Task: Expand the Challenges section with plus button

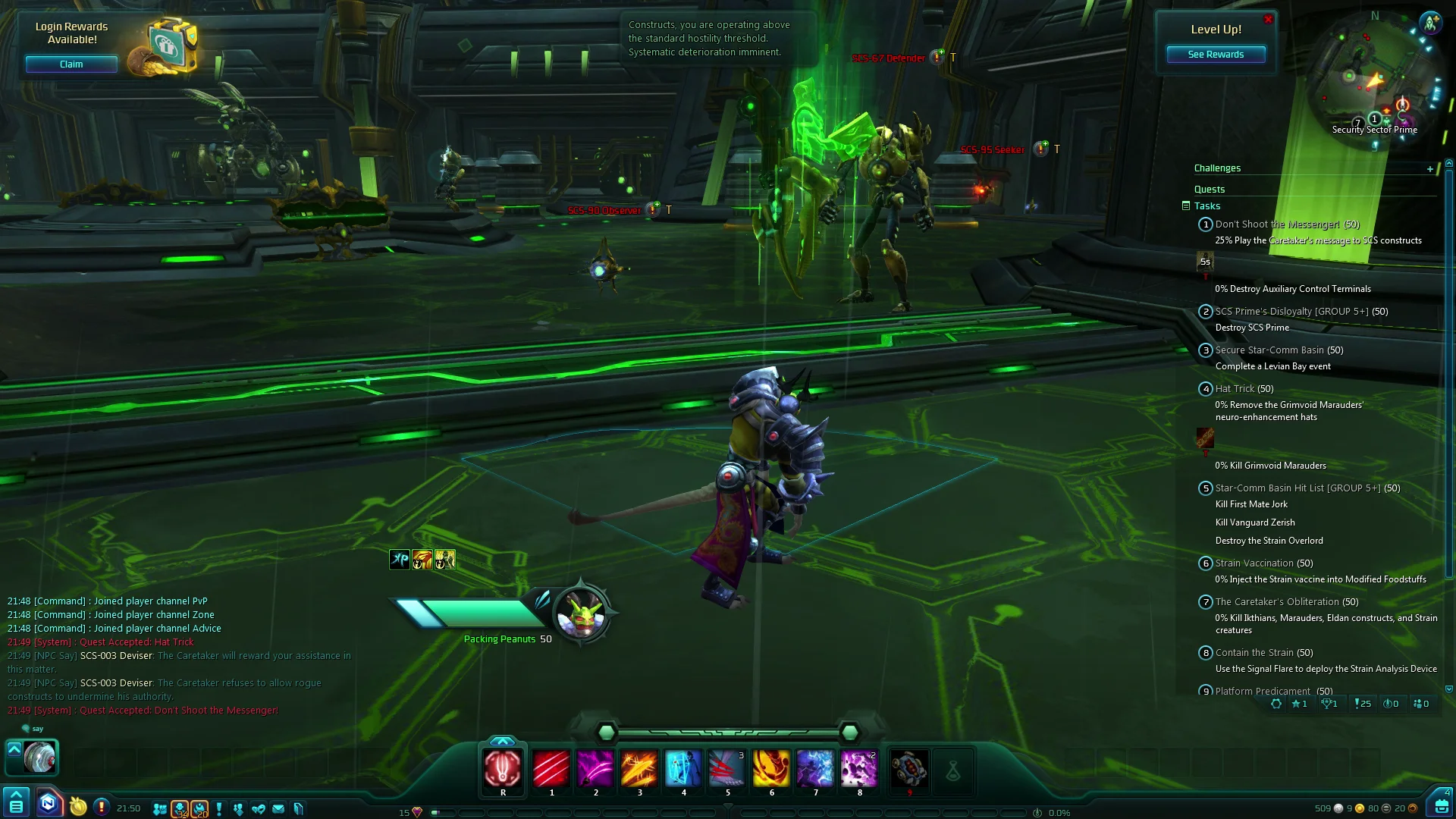Action: [1430, 169]
